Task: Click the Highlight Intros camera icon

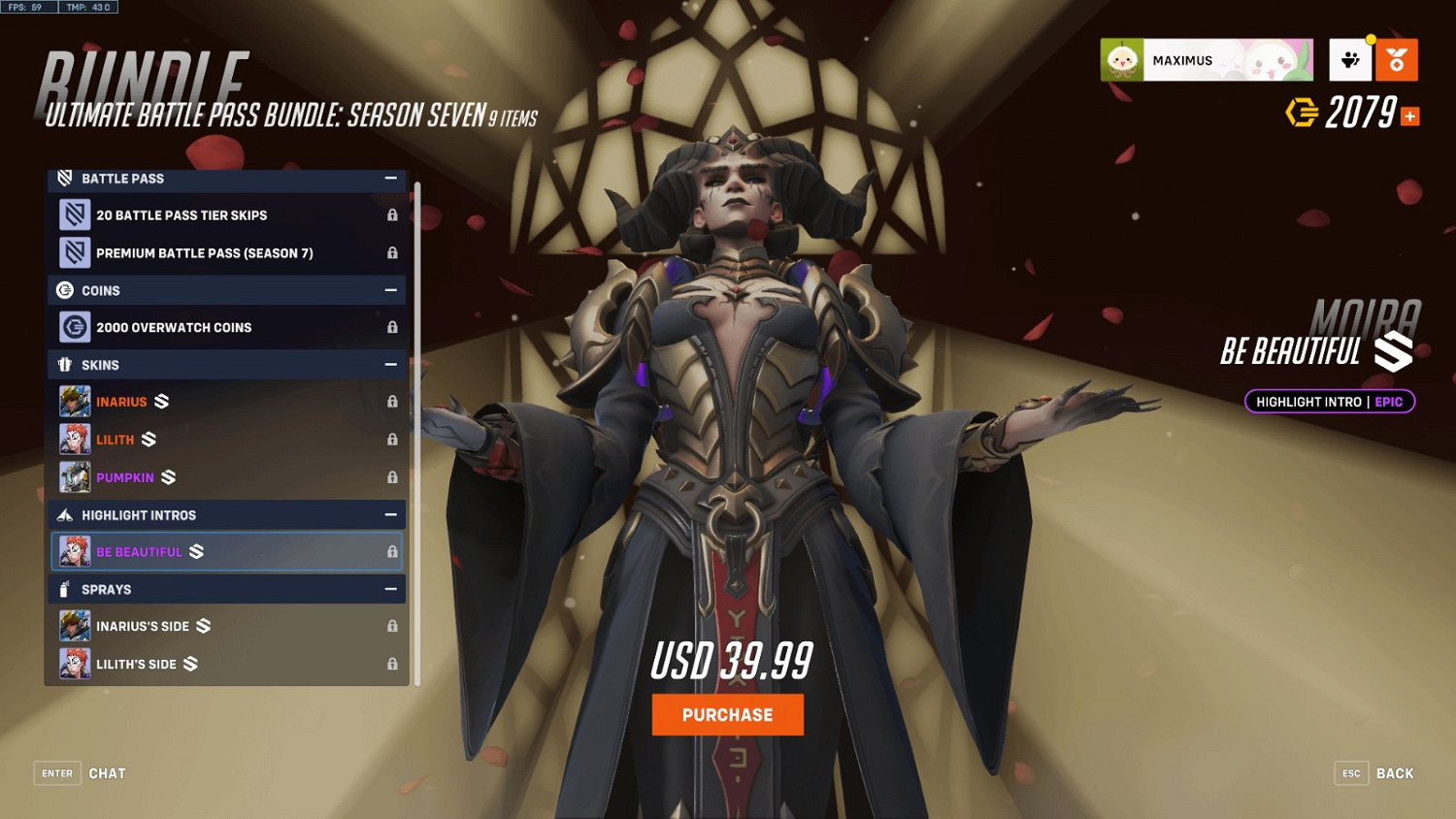Action: [x=66, y=514]
